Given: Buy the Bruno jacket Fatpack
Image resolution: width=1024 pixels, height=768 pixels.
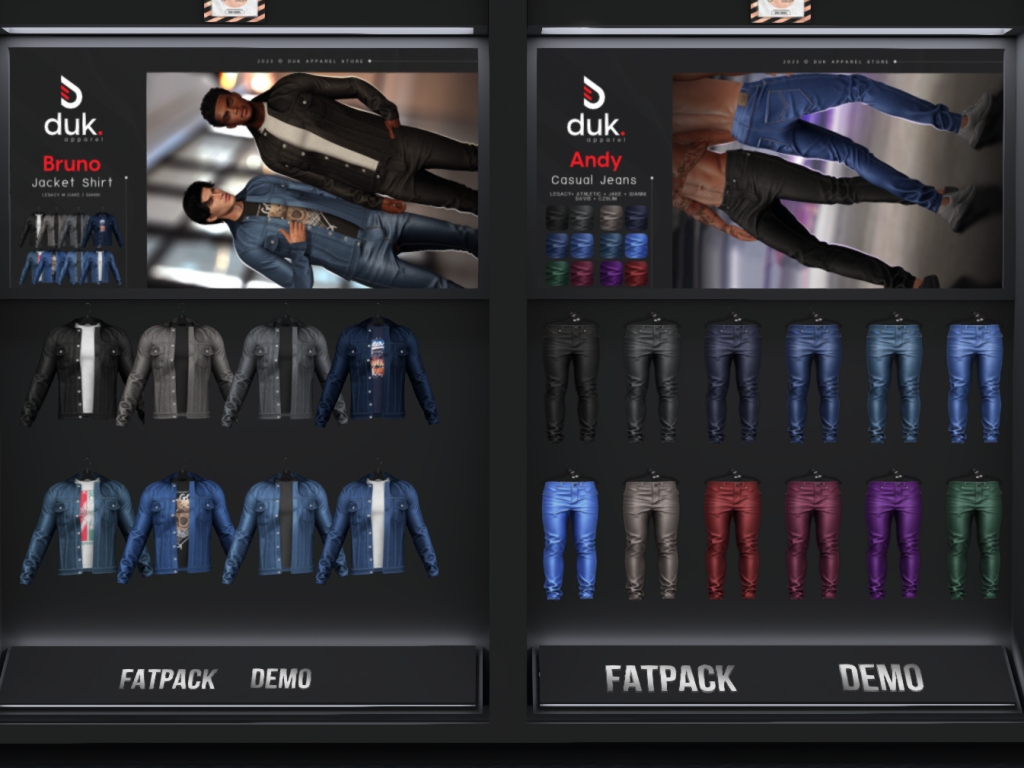Looking at the screenshot, I should coord(167,679).
